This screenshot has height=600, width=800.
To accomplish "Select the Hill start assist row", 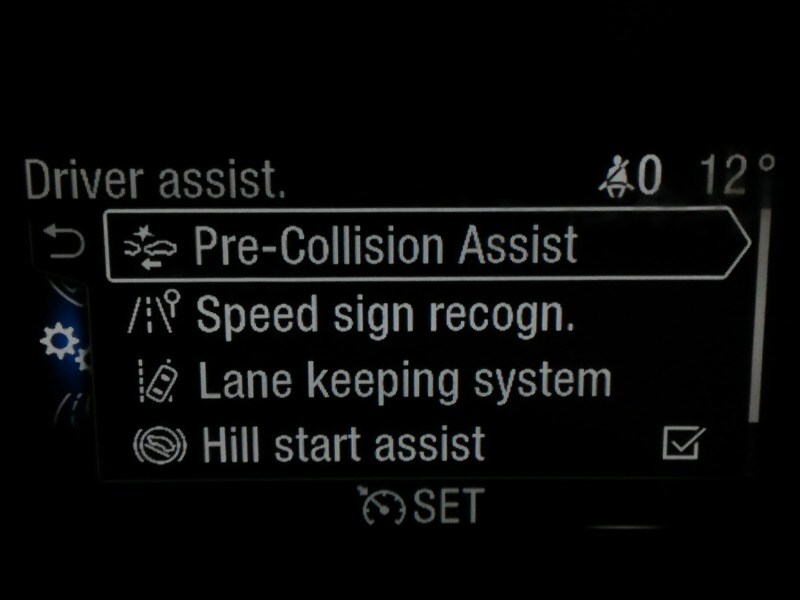I will point(342,444).
